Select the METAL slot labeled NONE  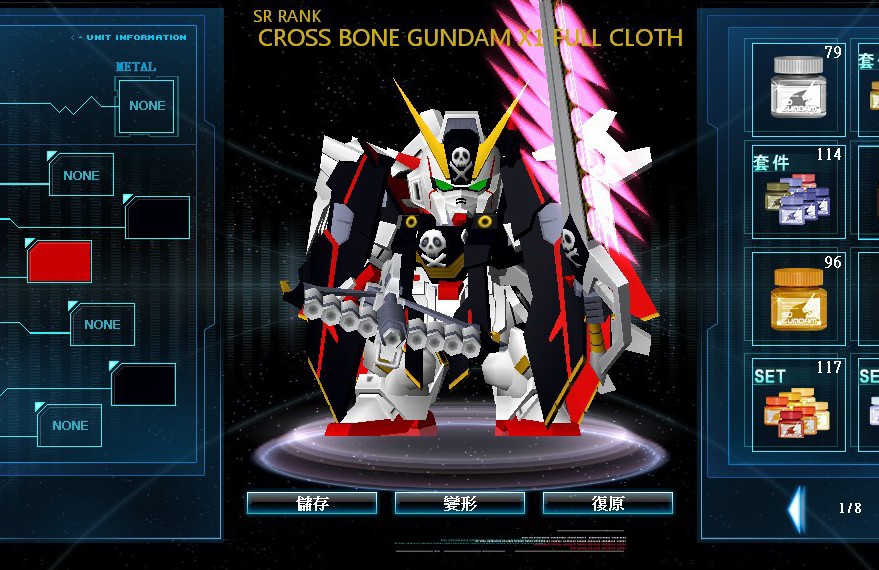[147, 106]
